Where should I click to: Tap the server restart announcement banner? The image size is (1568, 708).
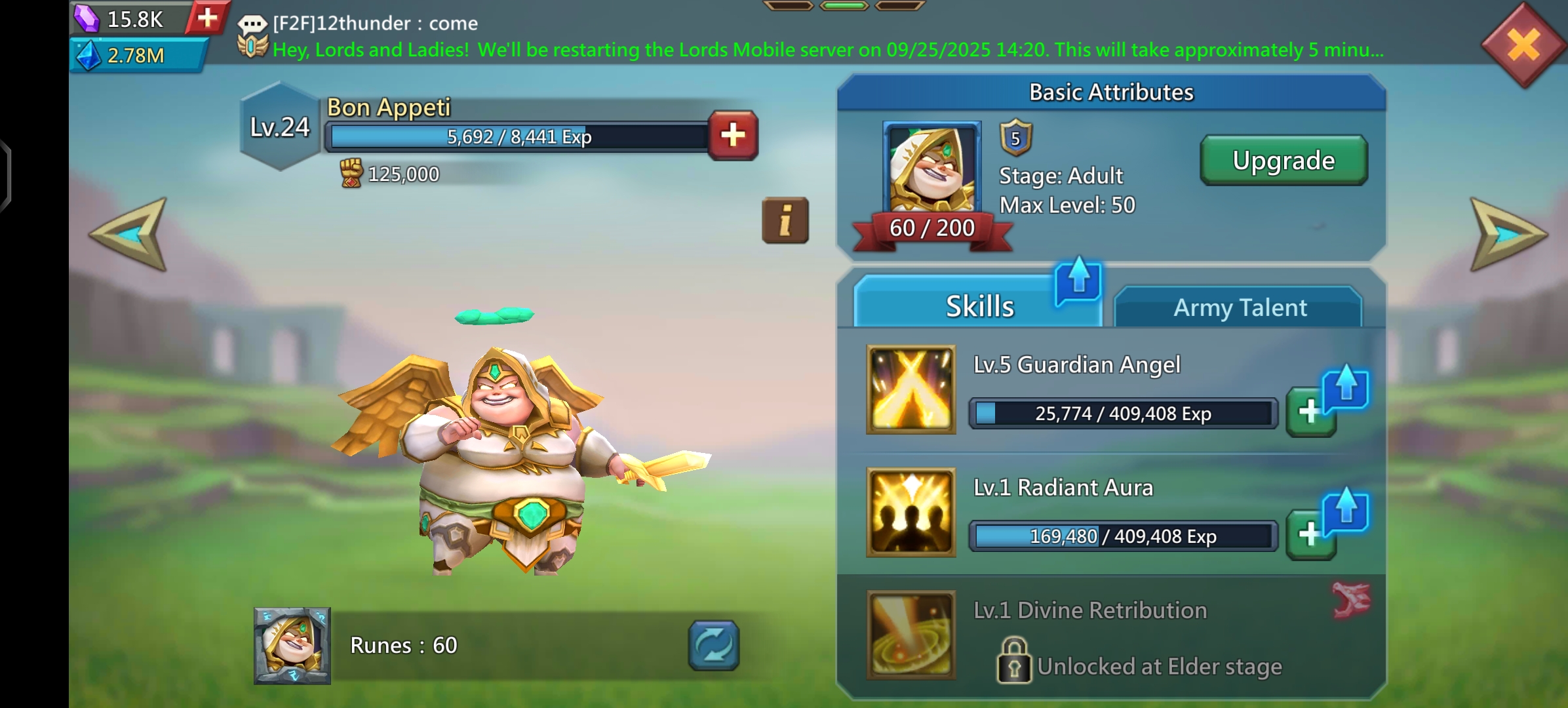(827, 50)
